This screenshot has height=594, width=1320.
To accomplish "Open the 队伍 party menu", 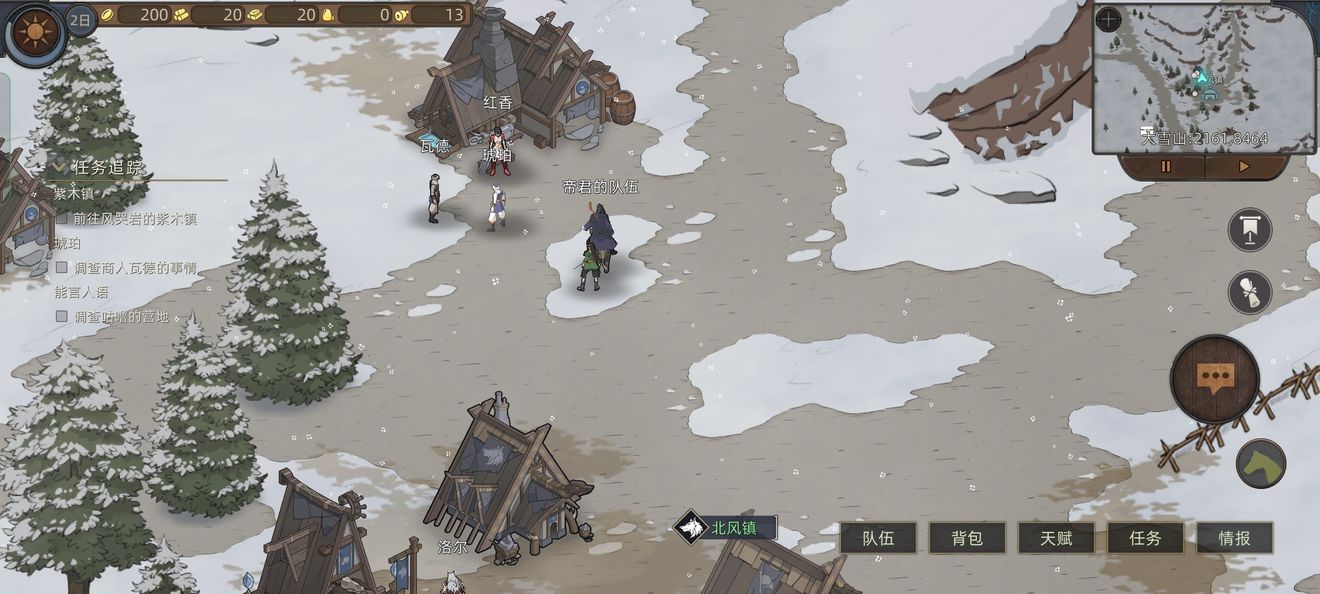I will click(878, 538).
